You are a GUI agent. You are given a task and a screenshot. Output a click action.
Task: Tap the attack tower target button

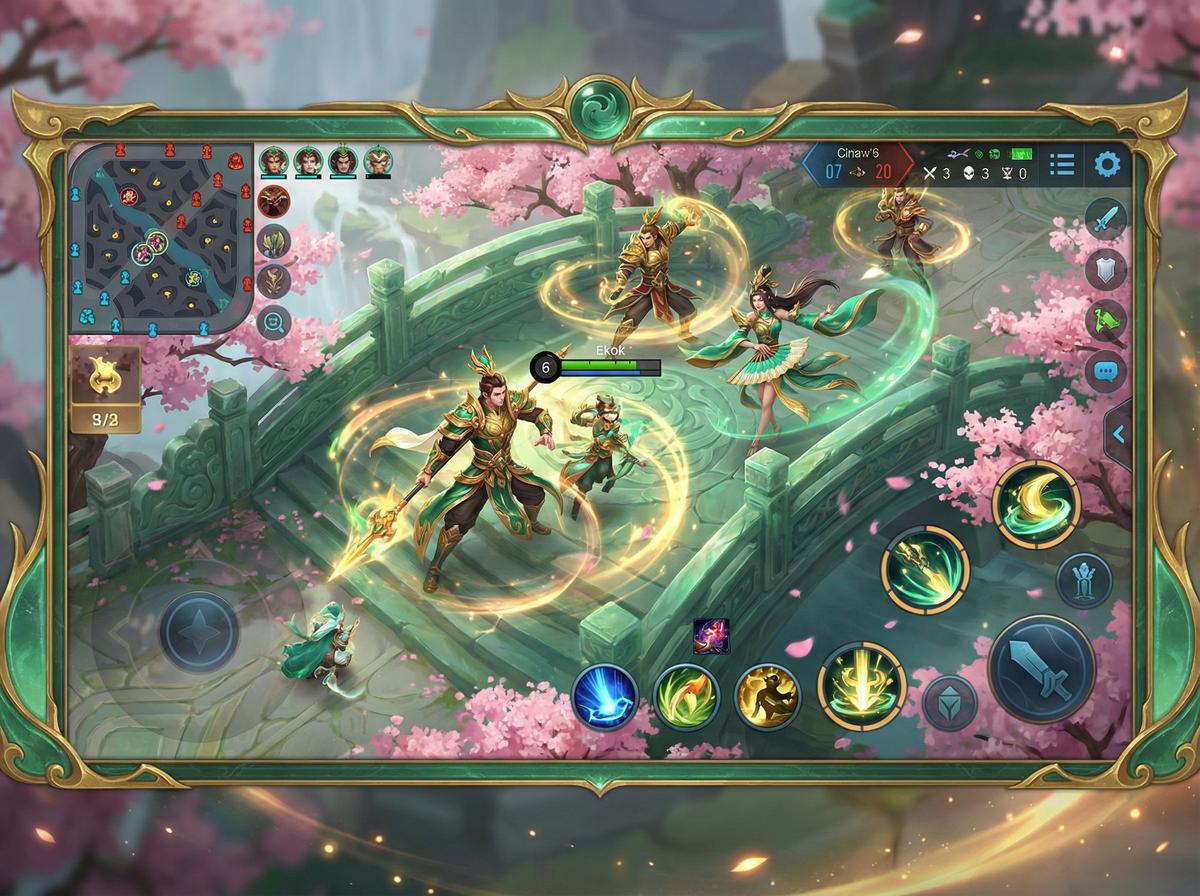pos(1084,580)
